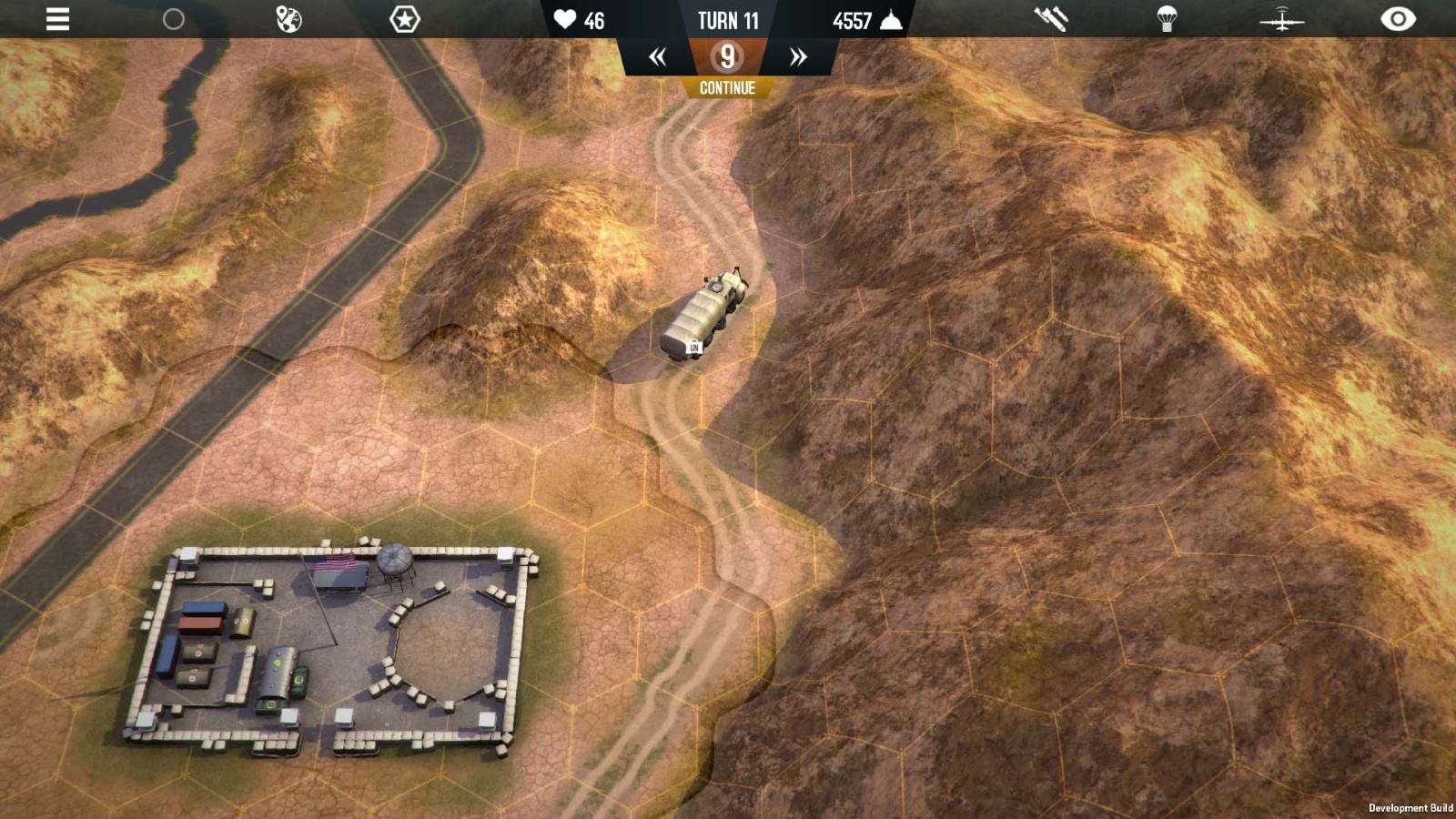
Task: Open the hamburger menu
Action: point(56,19)
